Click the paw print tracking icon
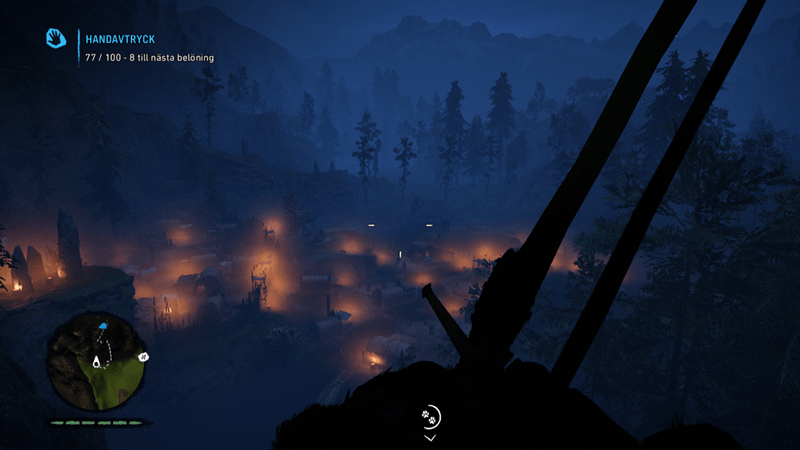This screenshot has width=800, height=450. point(429,414)
